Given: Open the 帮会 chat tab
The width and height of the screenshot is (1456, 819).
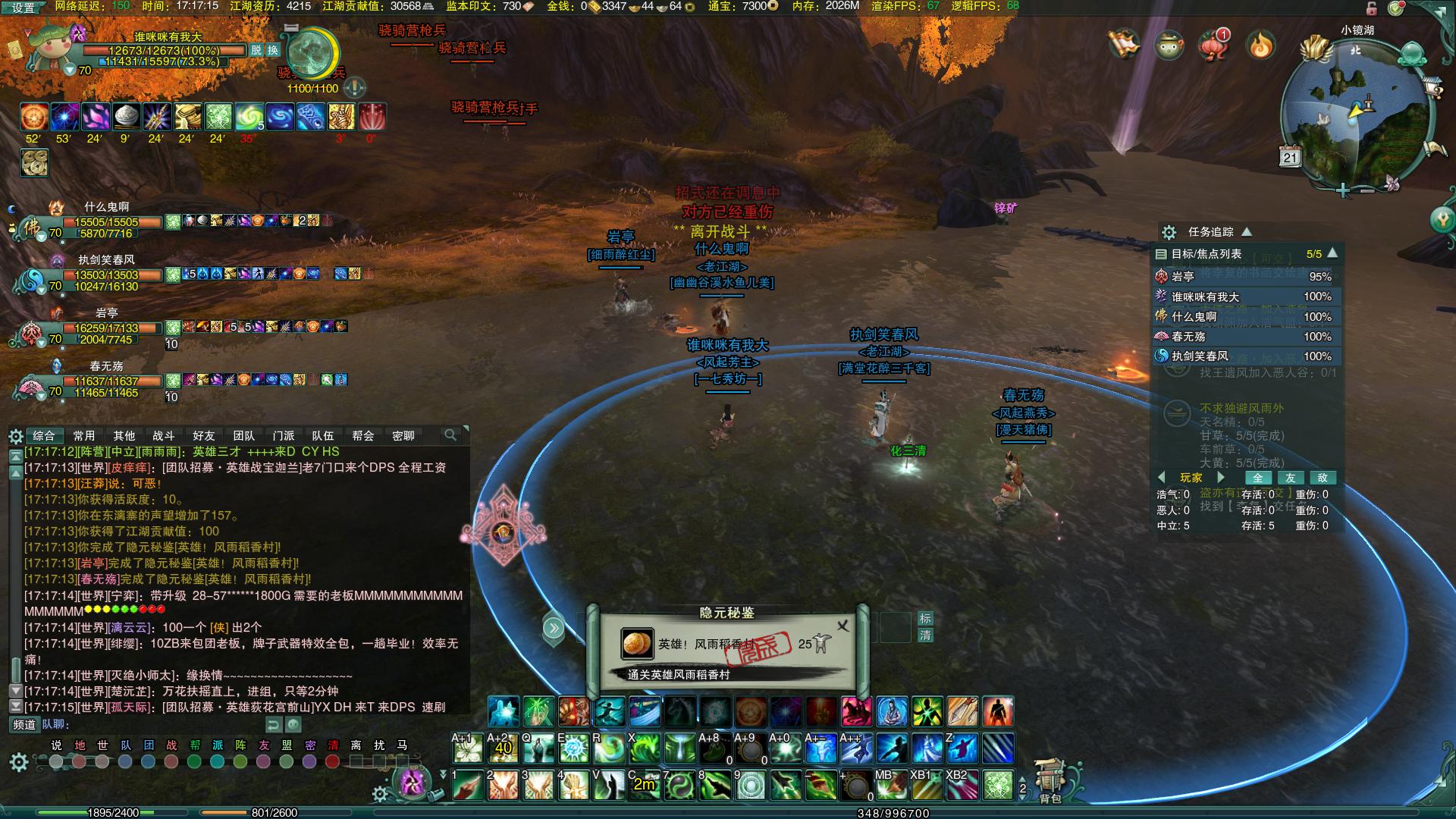Looking at the screenshot, I should (x=363, y=435).
